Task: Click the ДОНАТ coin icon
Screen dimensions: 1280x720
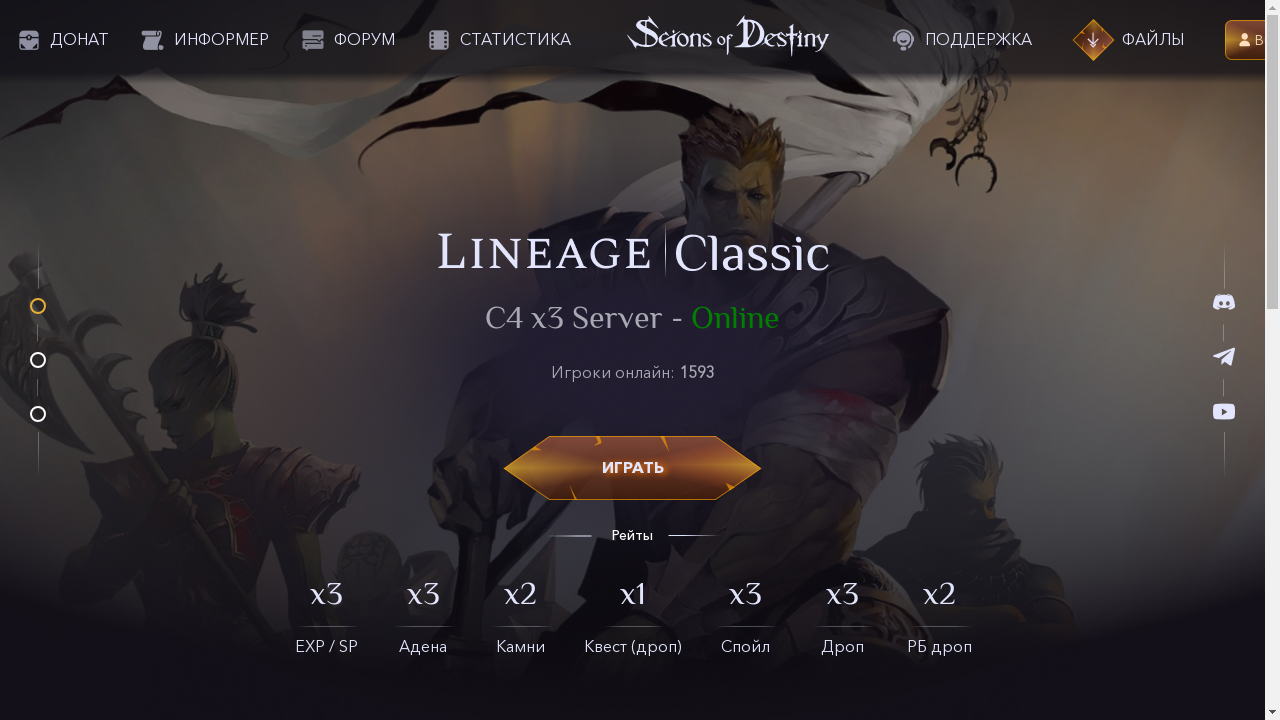Action: click(29, 39)
